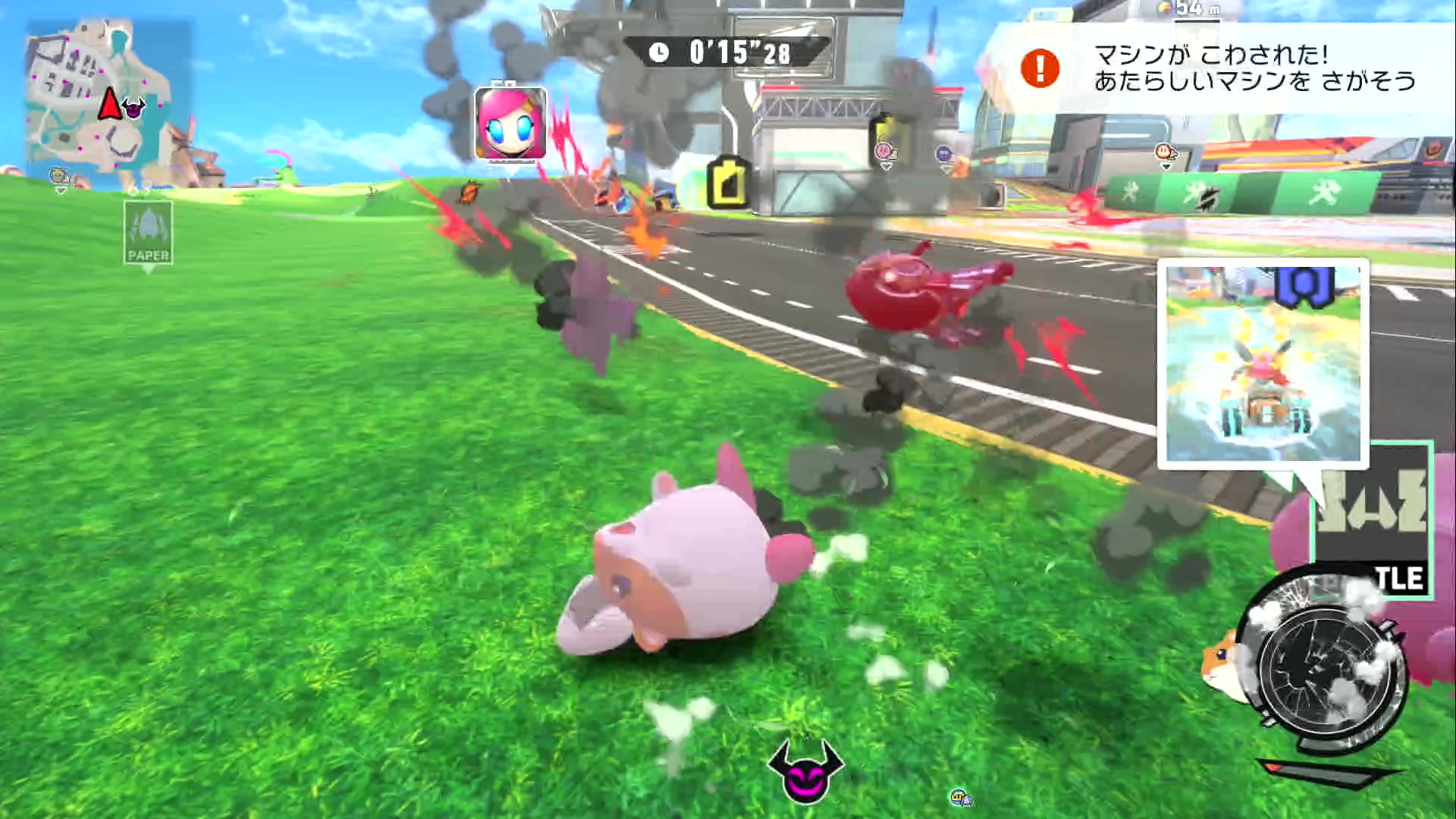1456x819 pixels.
Task: Select the purple devil marker on the minimap
Action: [134, 109]
